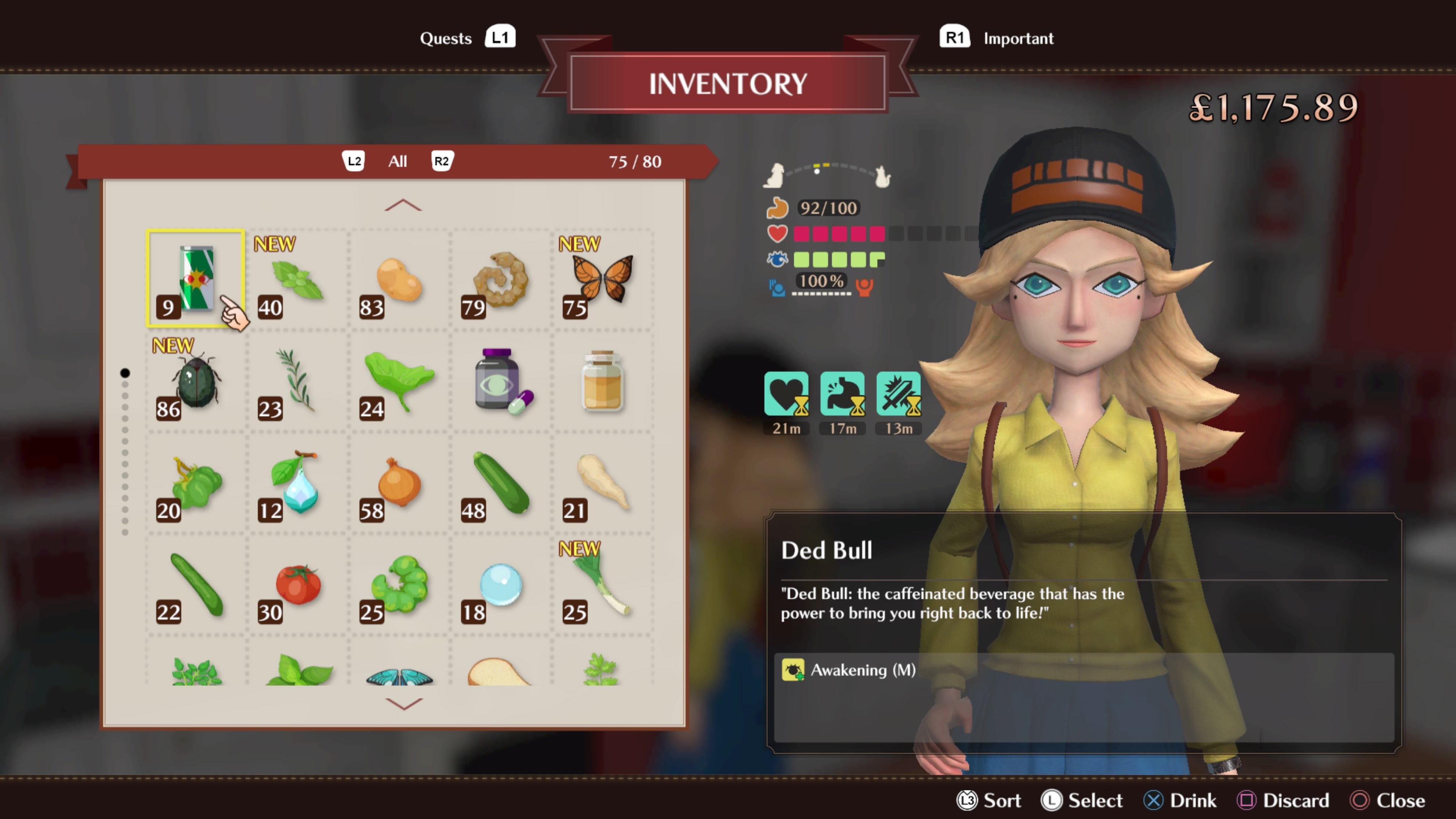
Task: Choose the purple eye pill jar
Action: [500, 380]
